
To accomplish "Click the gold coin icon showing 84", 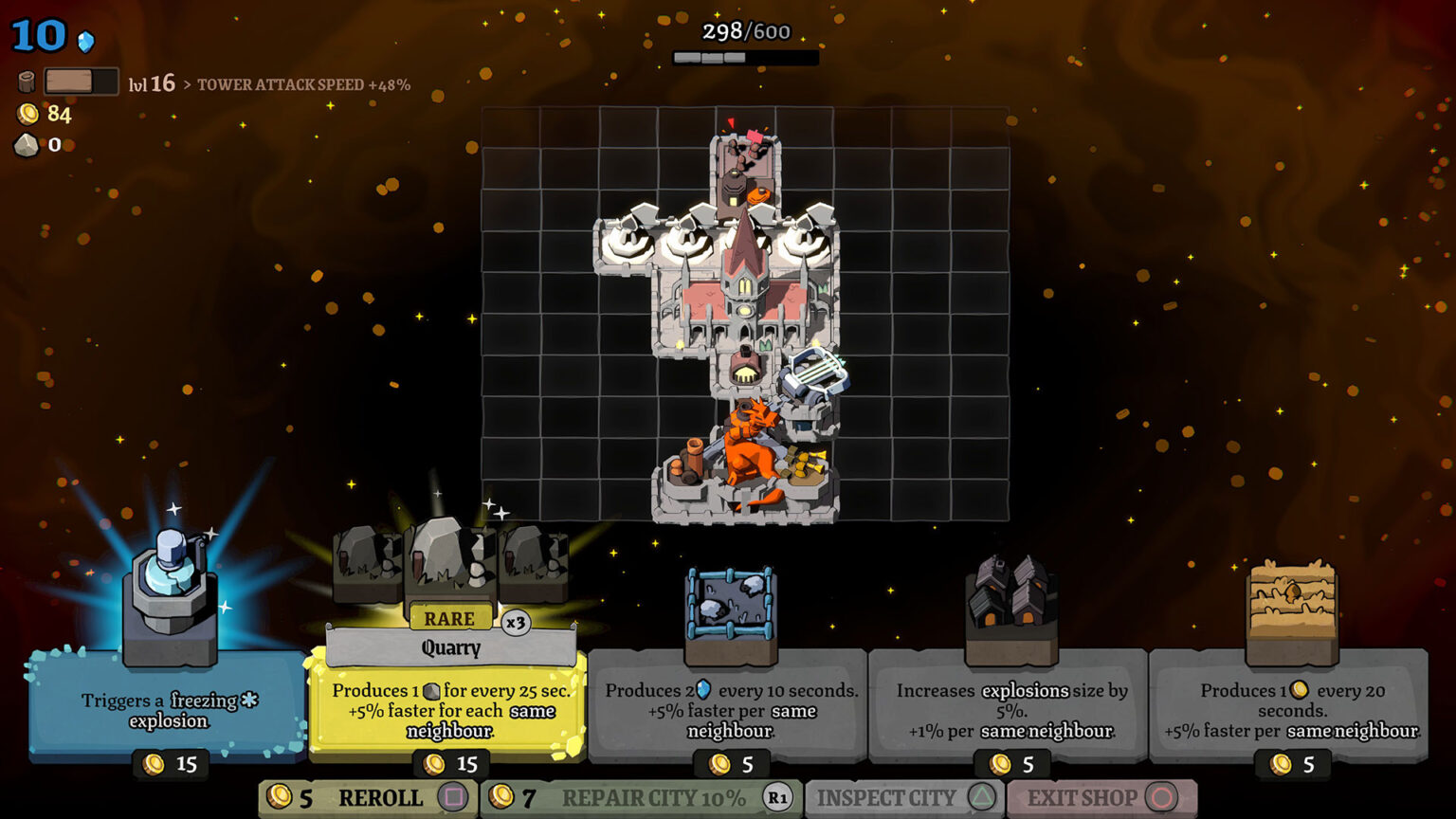I will (x=26, y=115).
